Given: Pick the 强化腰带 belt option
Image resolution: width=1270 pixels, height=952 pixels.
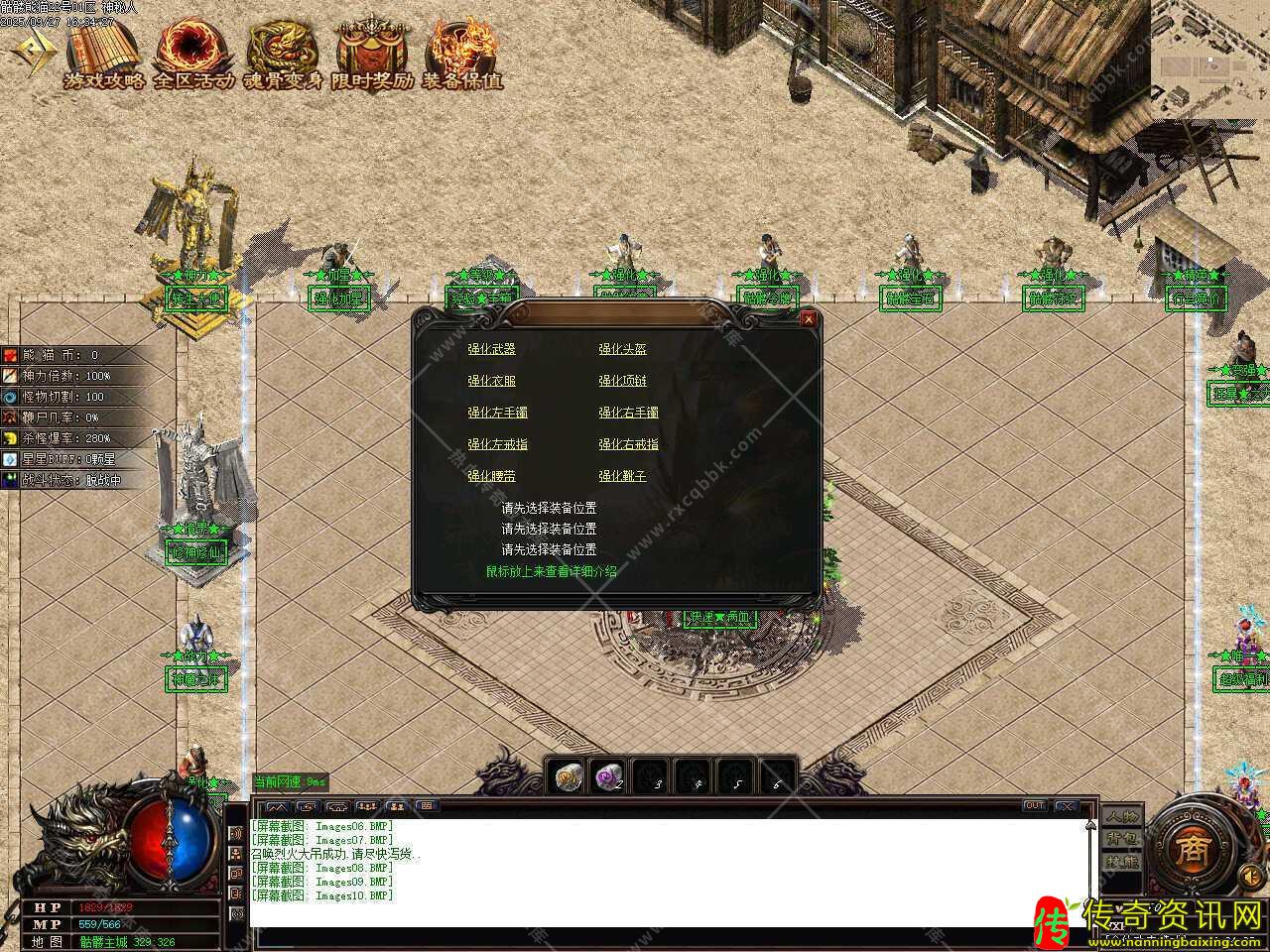Looking at the screenshot, I should pos(491,476).
